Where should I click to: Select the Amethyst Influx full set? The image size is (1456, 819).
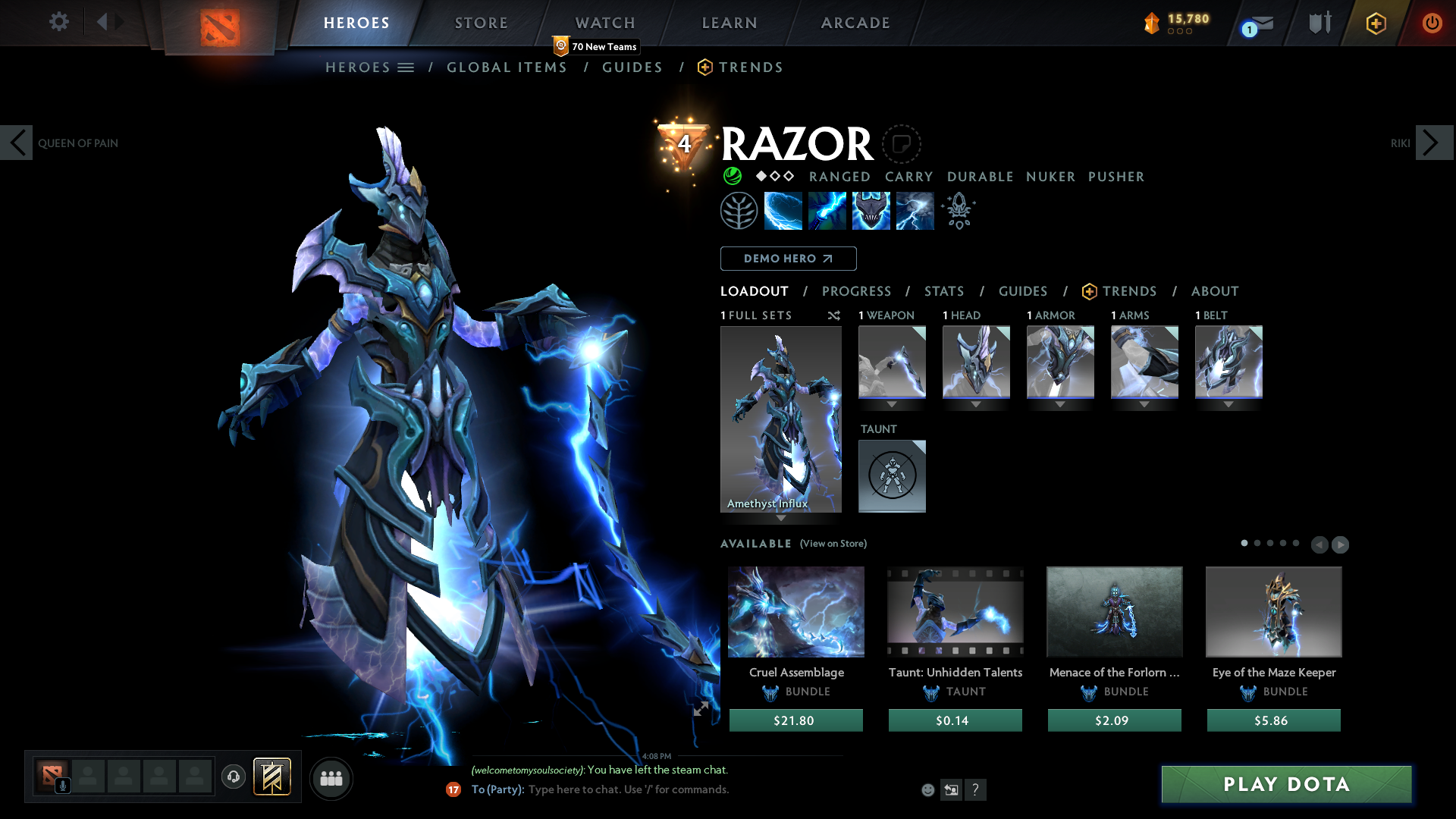780,419
